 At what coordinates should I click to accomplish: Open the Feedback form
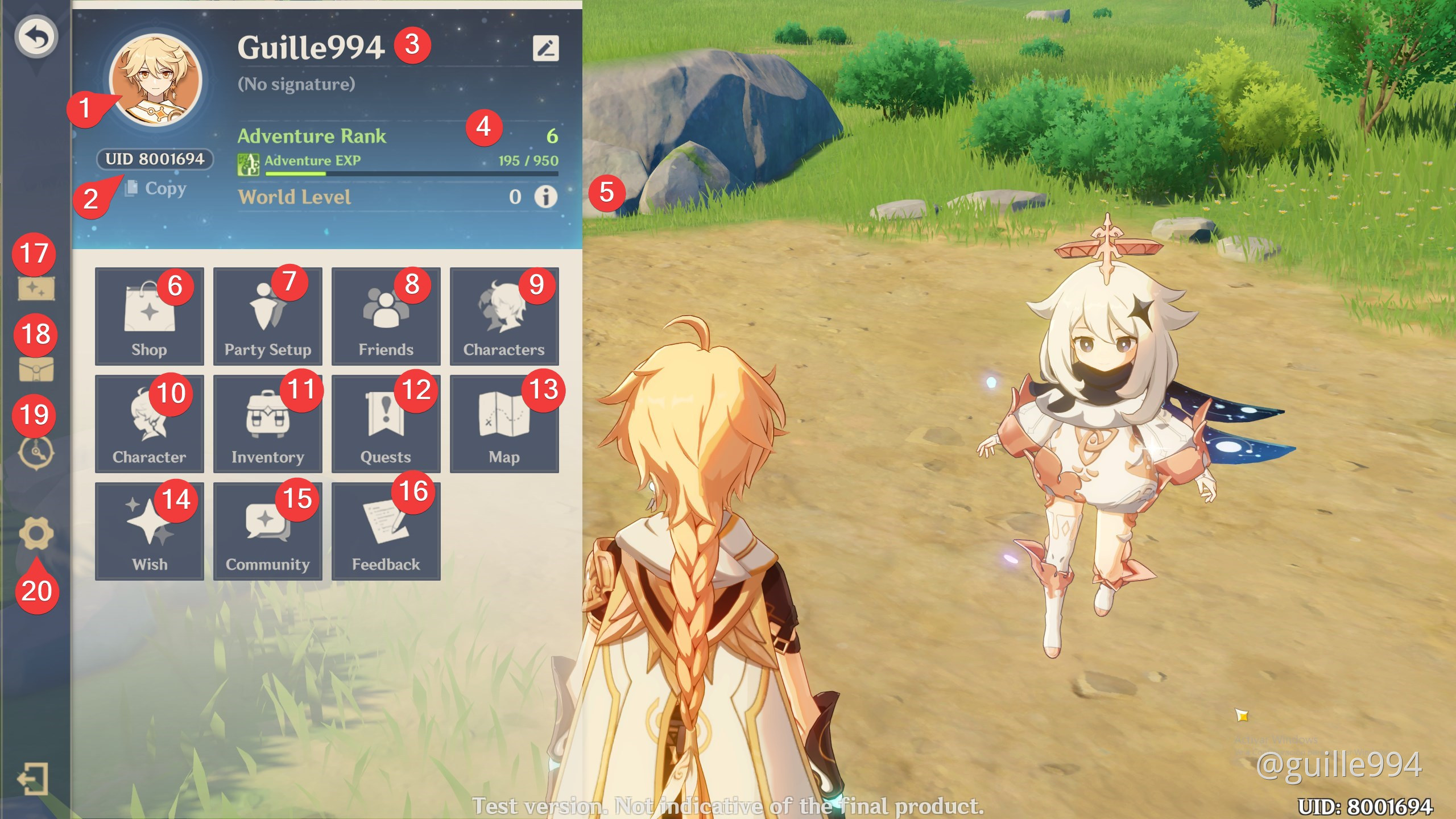[386, 531]
